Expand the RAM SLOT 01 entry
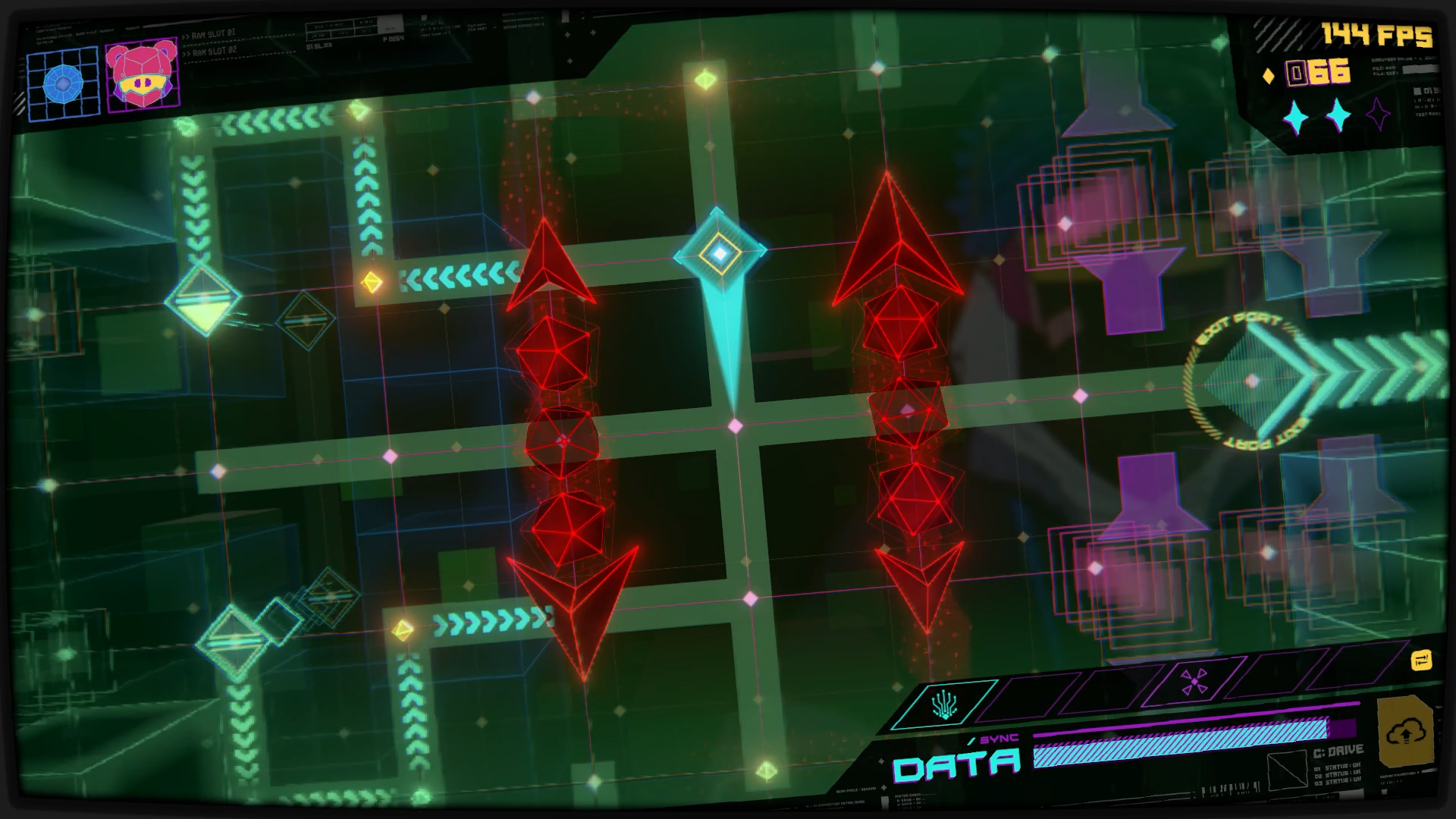Image resolution: width=1456 pixels, height=819 pixels. (212, 34)
